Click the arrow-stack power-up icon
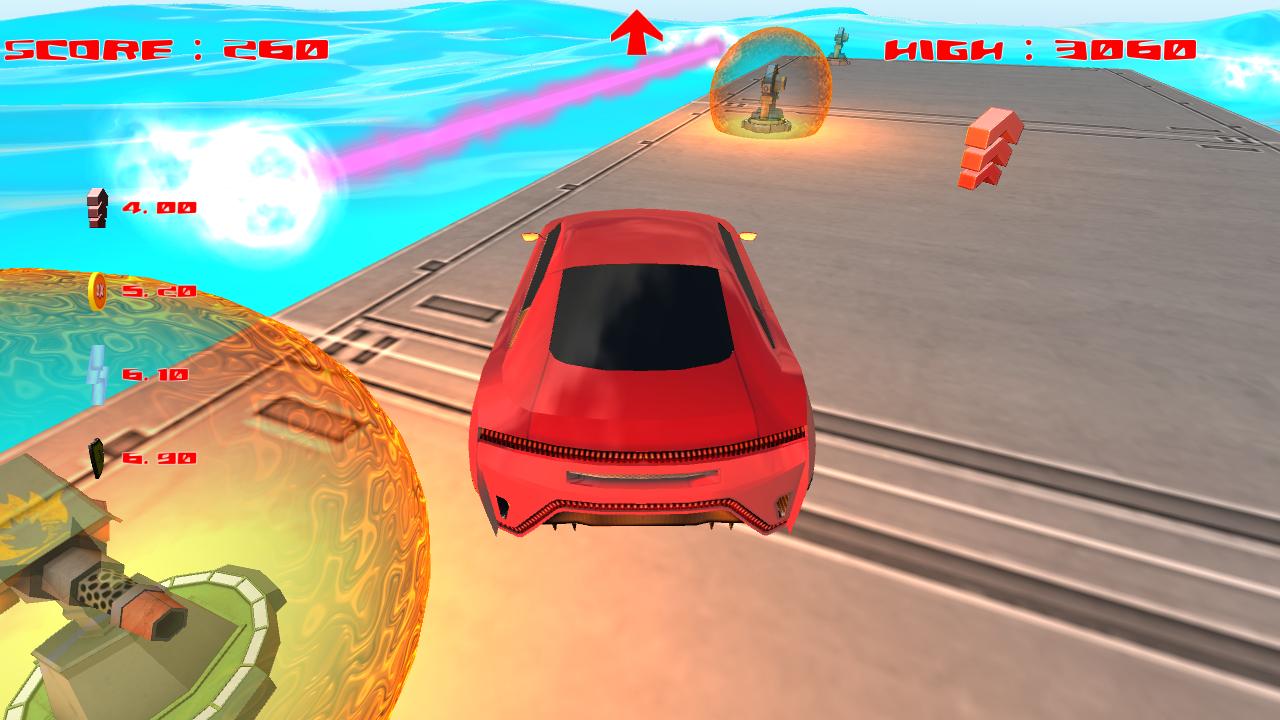This screenshot has width=1280, height=720. (x=95, y=207)
